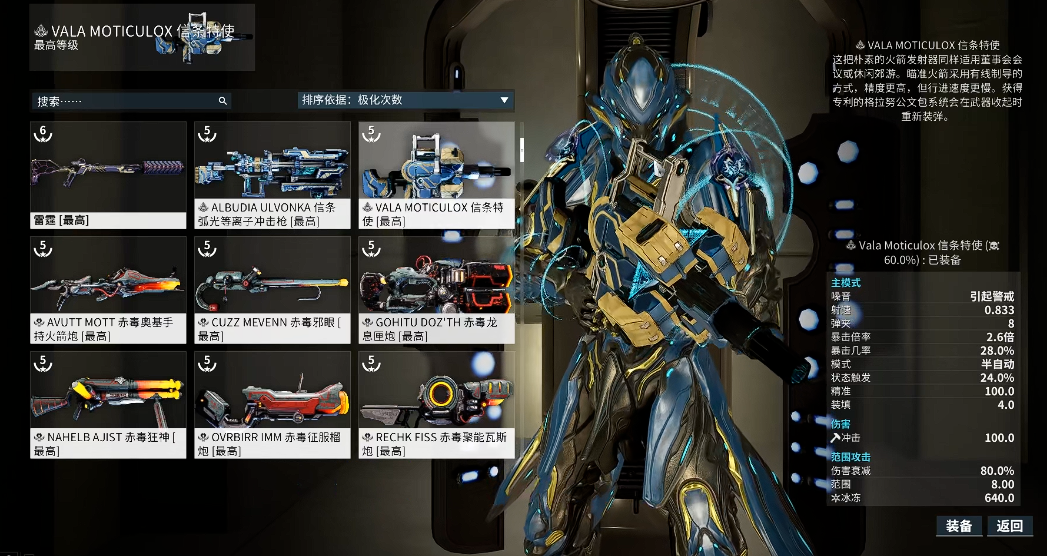
Task: Open the sort-by dropdown
Action: point(406,100)
